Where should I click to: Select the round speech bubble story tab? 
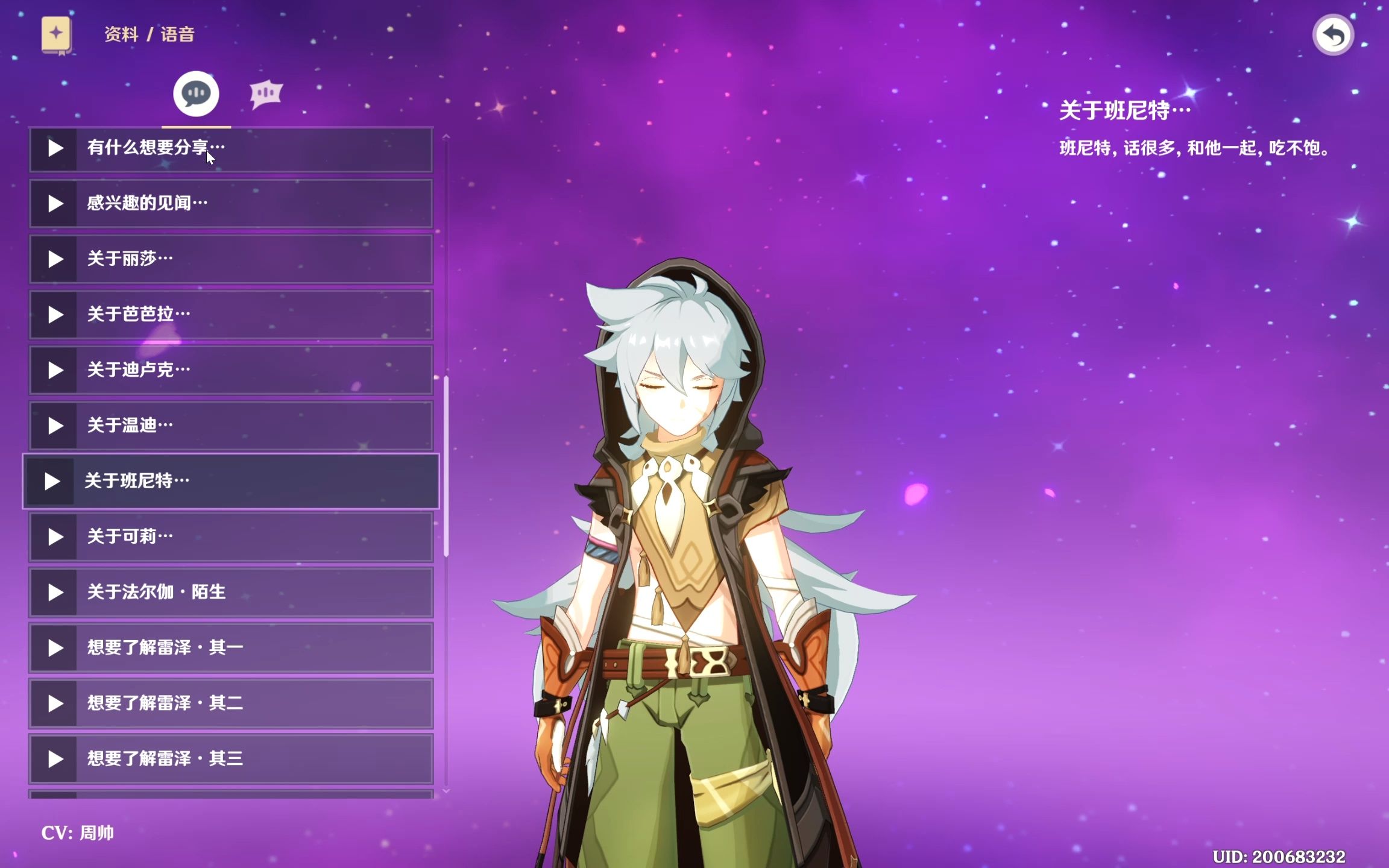(196, 94)
